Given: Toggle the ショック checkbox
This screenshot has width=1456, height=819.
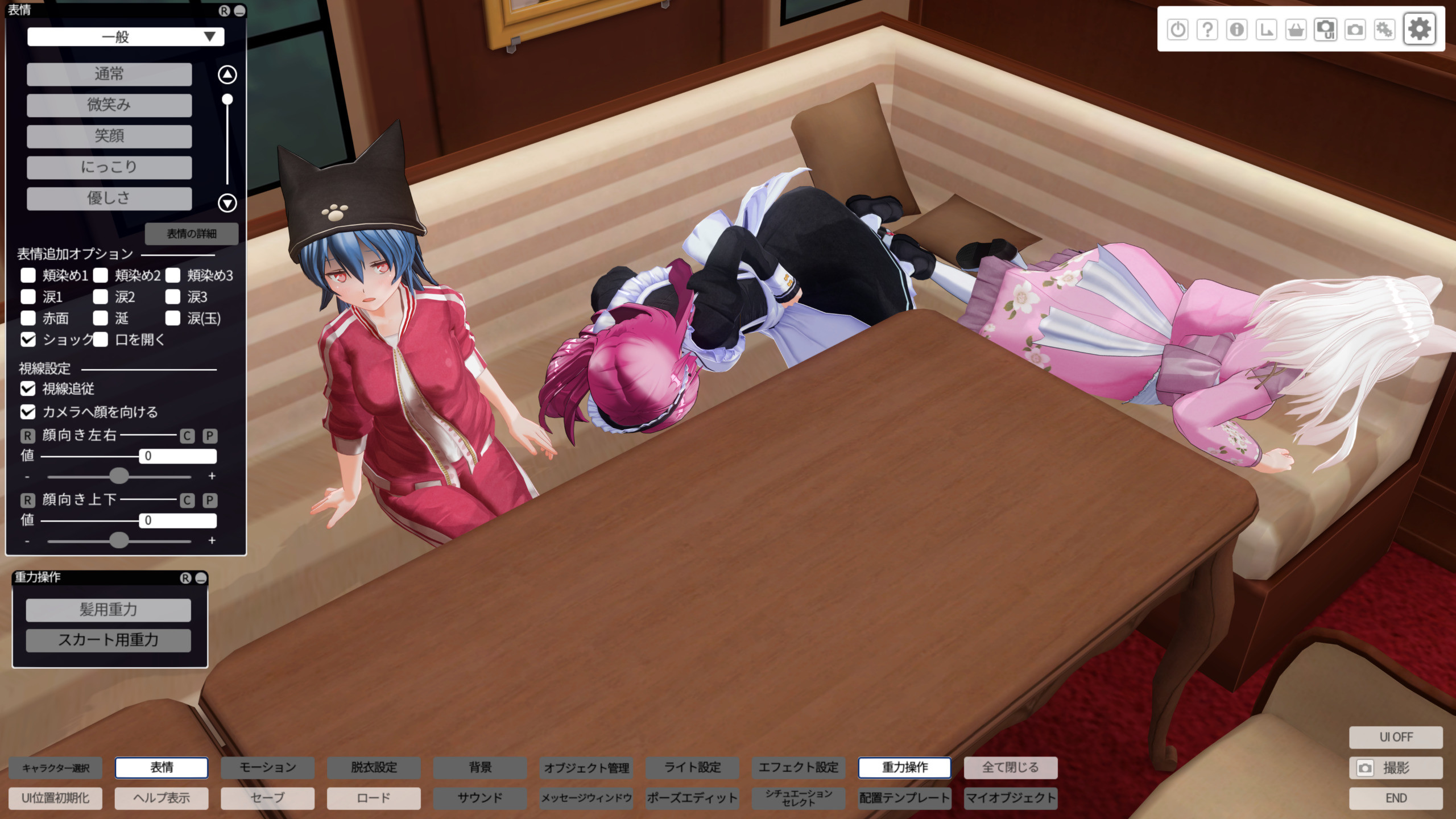Looking at the screenshot, I should pyautogui.click(x=28, y=340).
